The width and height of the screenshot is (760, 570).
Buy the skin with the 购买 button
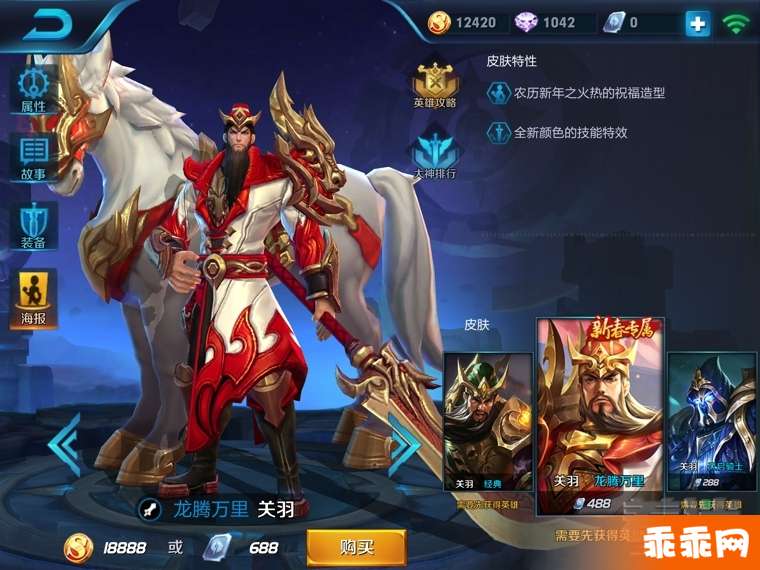(356, 547)
